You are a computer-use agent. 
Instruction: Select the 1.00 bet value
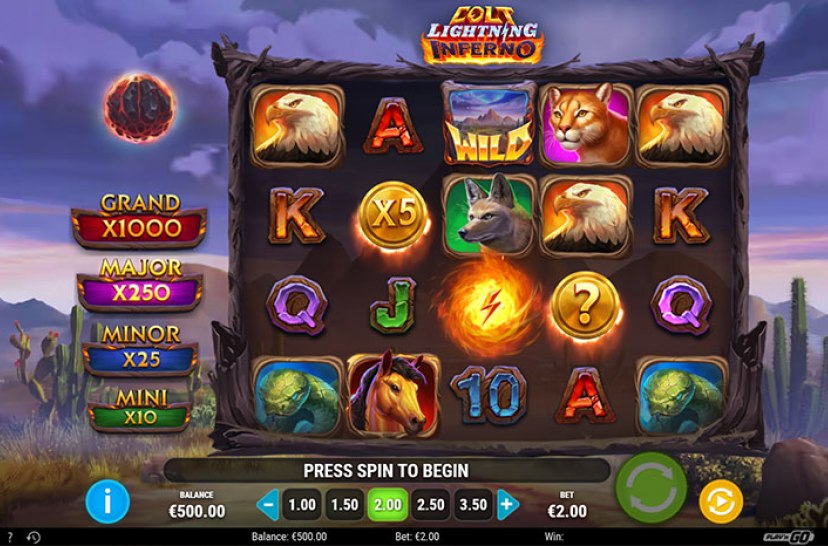(302, 504)
